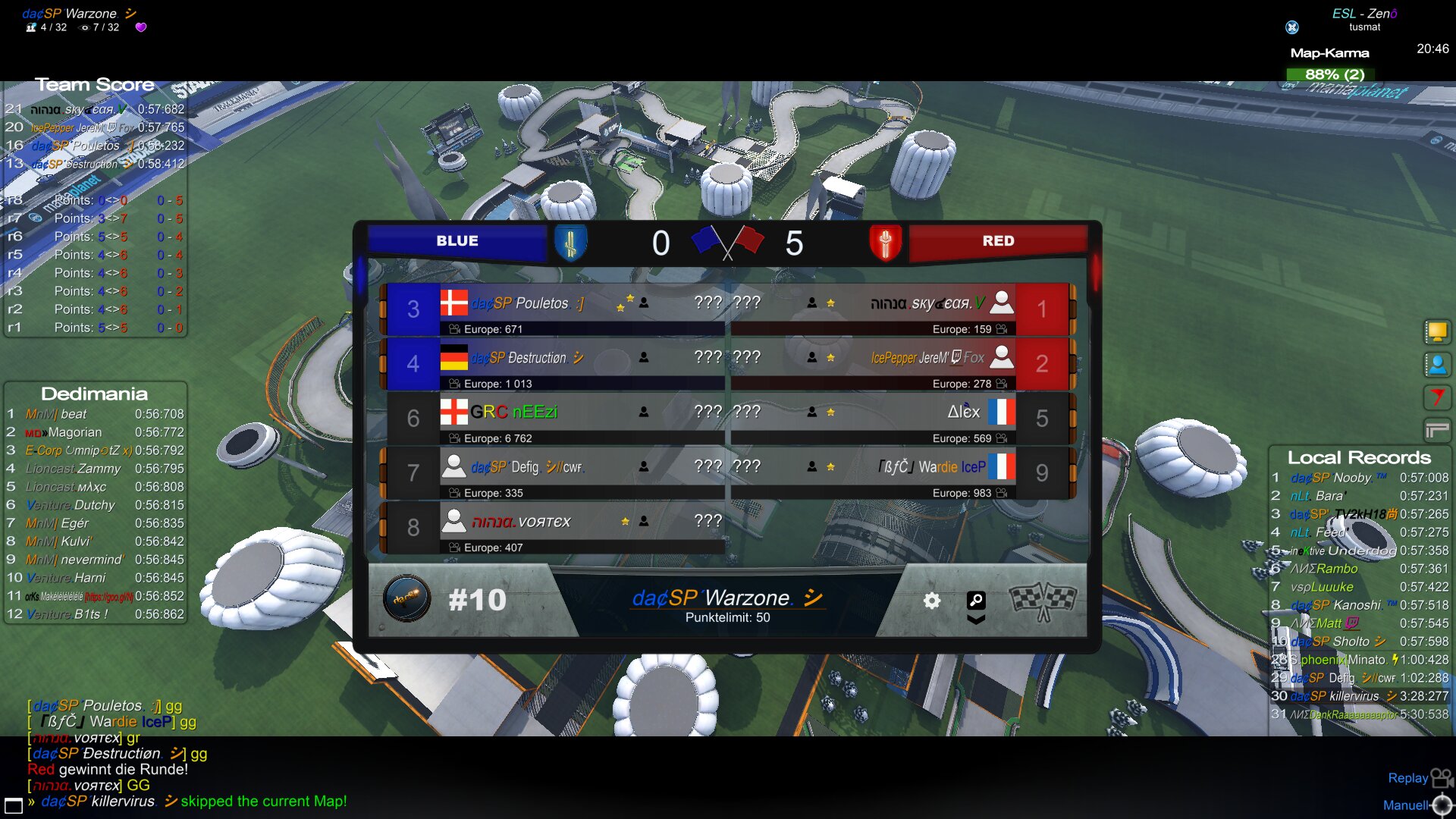Viewport: 1456px width, 819px height.
Task: Click the Replay camera button
Action: (x=1420, y=778)
